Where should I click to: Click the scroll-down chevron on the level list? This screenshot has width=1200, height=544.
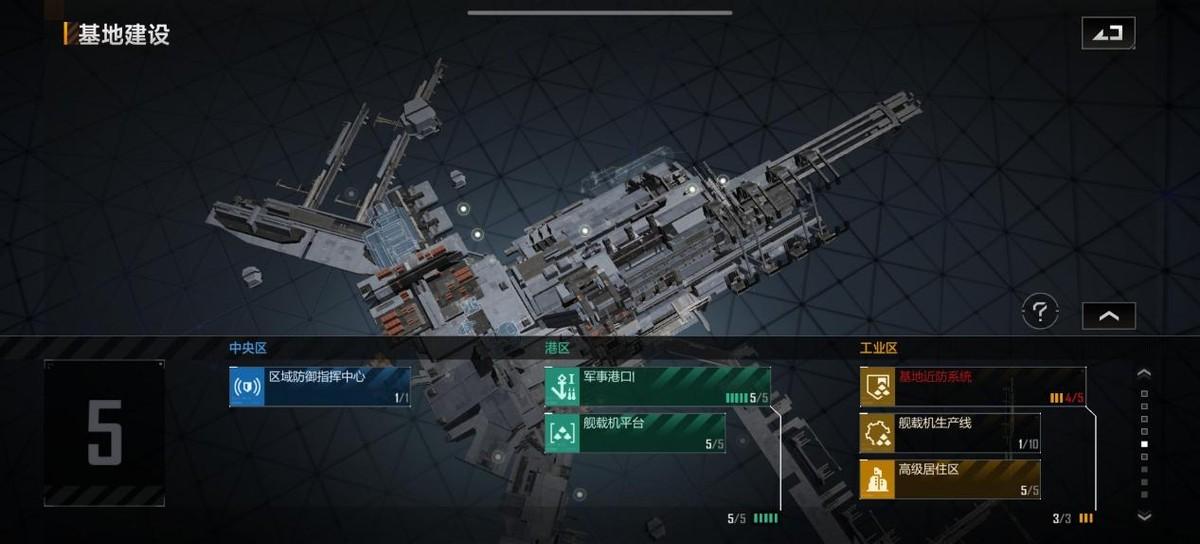[x=1145, y=516]
